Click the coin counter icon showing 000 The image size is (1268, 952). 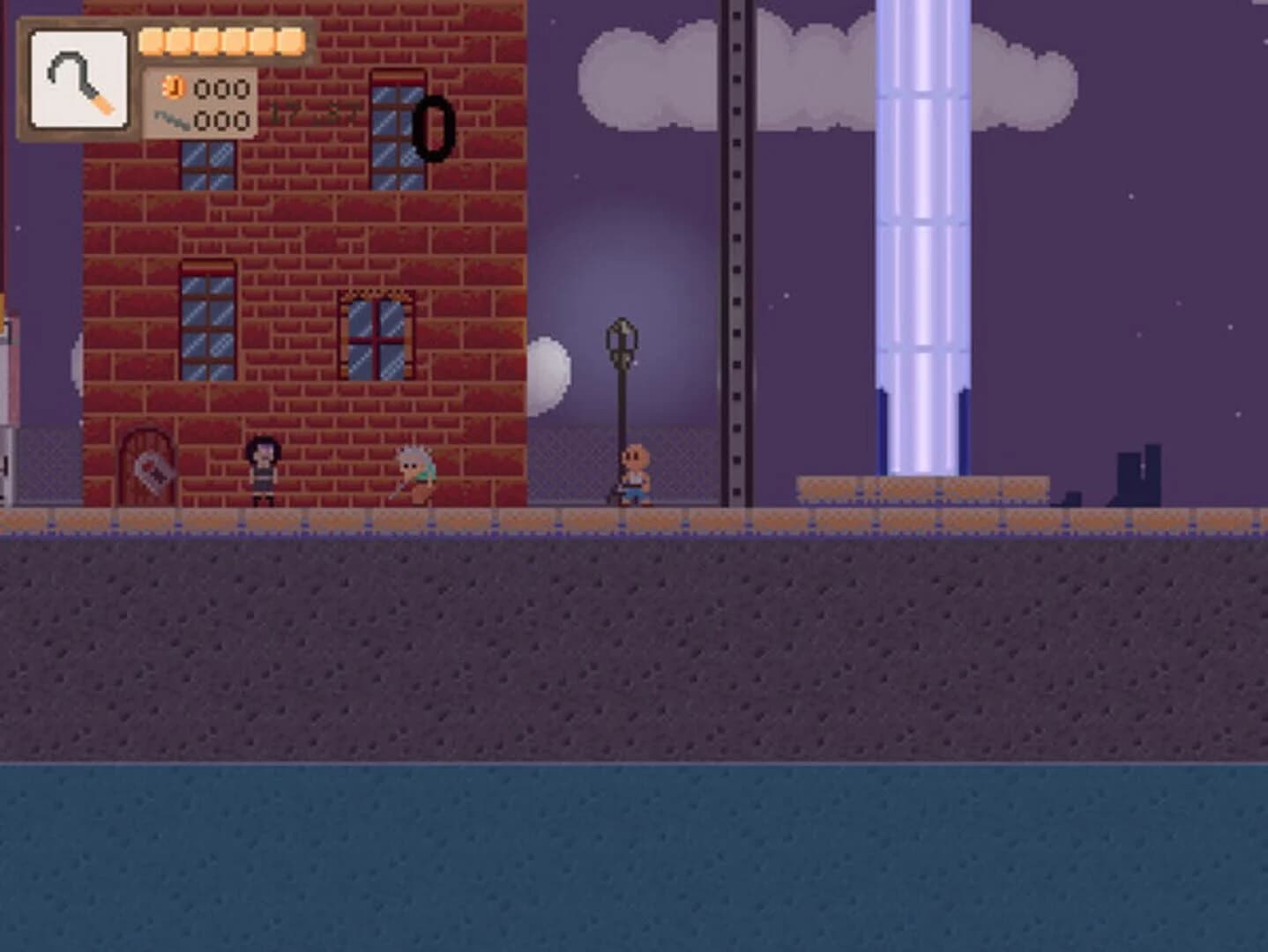tap(175, 90)
